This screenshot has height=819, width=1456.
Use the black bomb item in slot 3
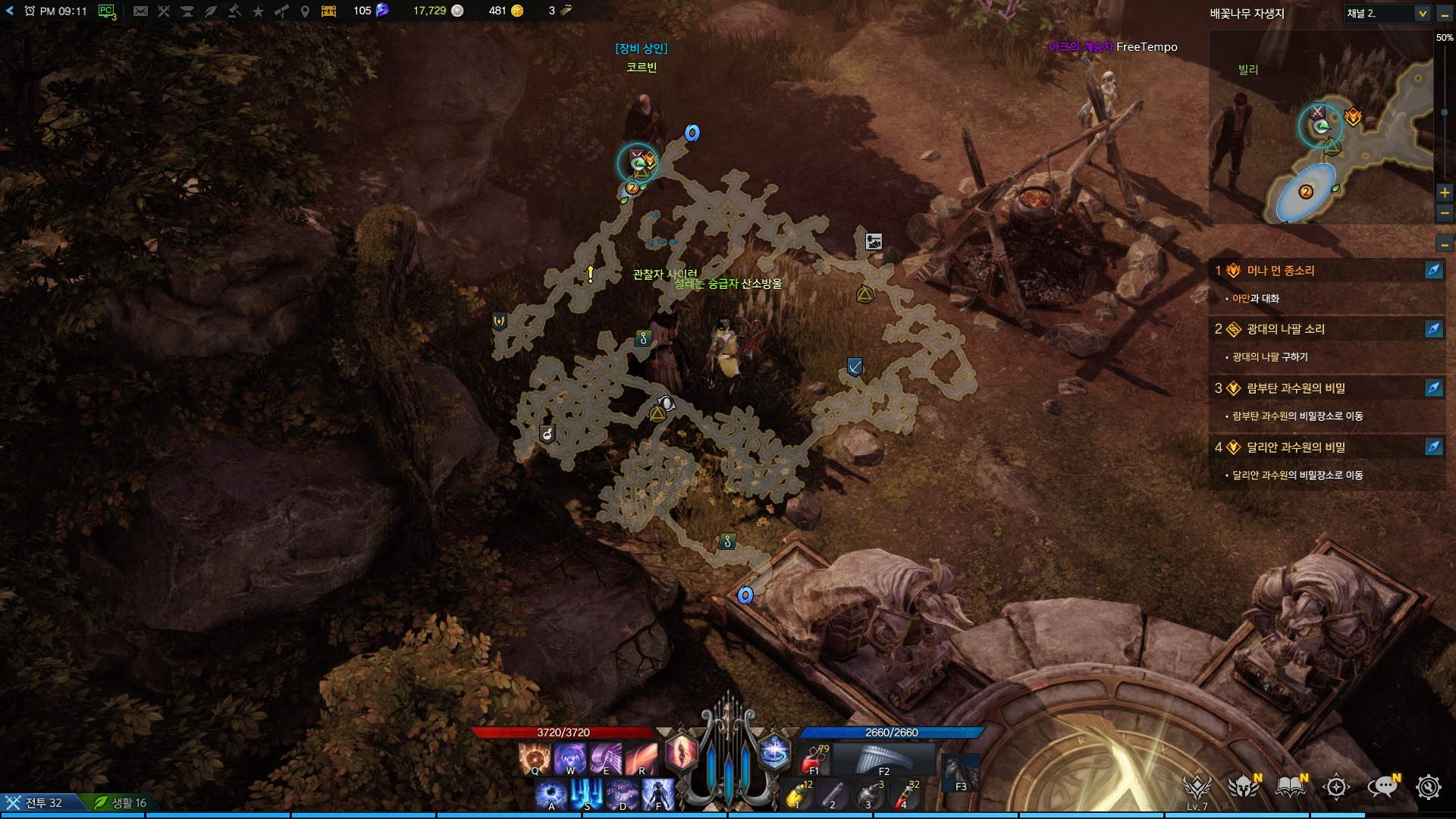click(869, 795)
